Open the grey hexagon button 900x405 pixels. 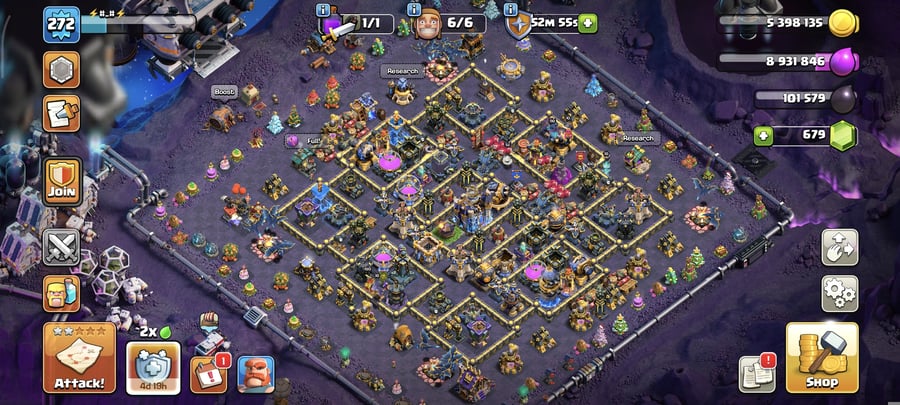(61, 70)
